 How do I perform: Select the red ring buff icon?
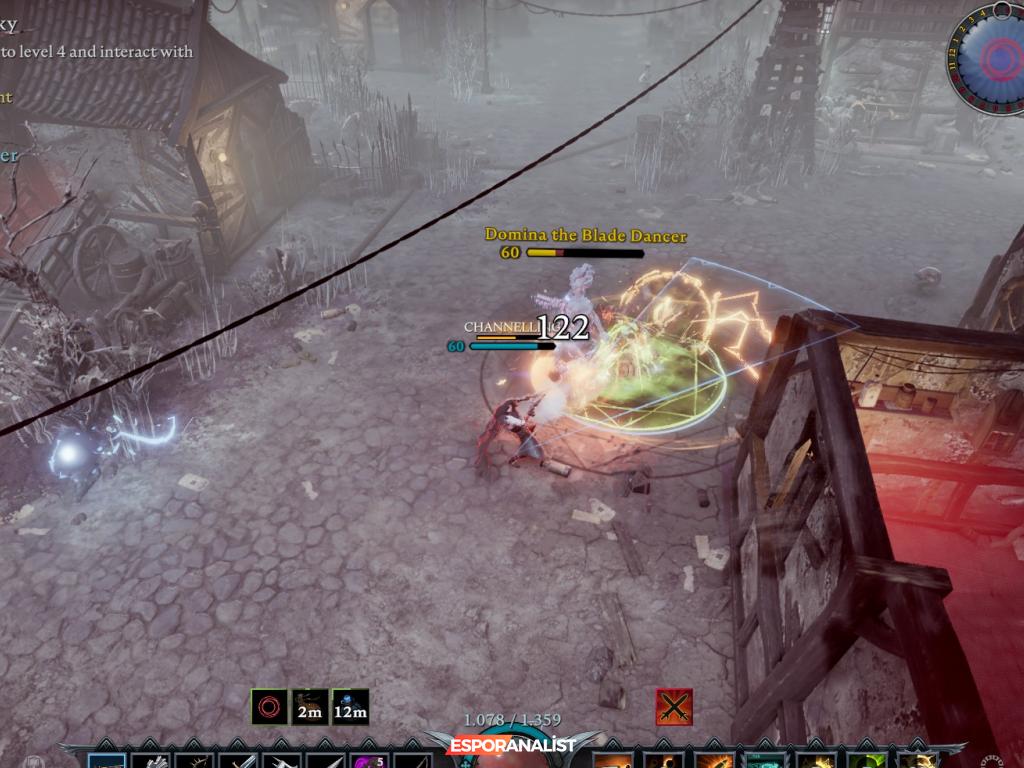click(x=269, y=707)
